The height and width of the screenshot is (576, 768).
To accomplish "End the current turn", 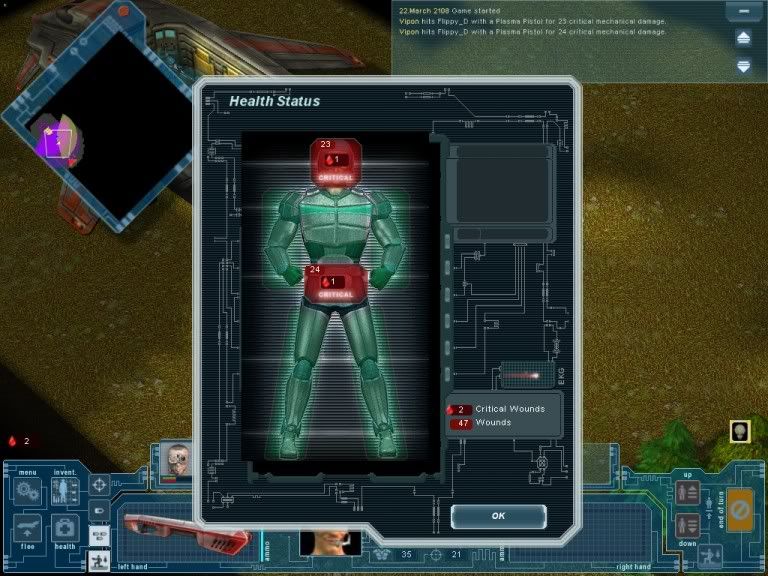I will click(739, 508).
